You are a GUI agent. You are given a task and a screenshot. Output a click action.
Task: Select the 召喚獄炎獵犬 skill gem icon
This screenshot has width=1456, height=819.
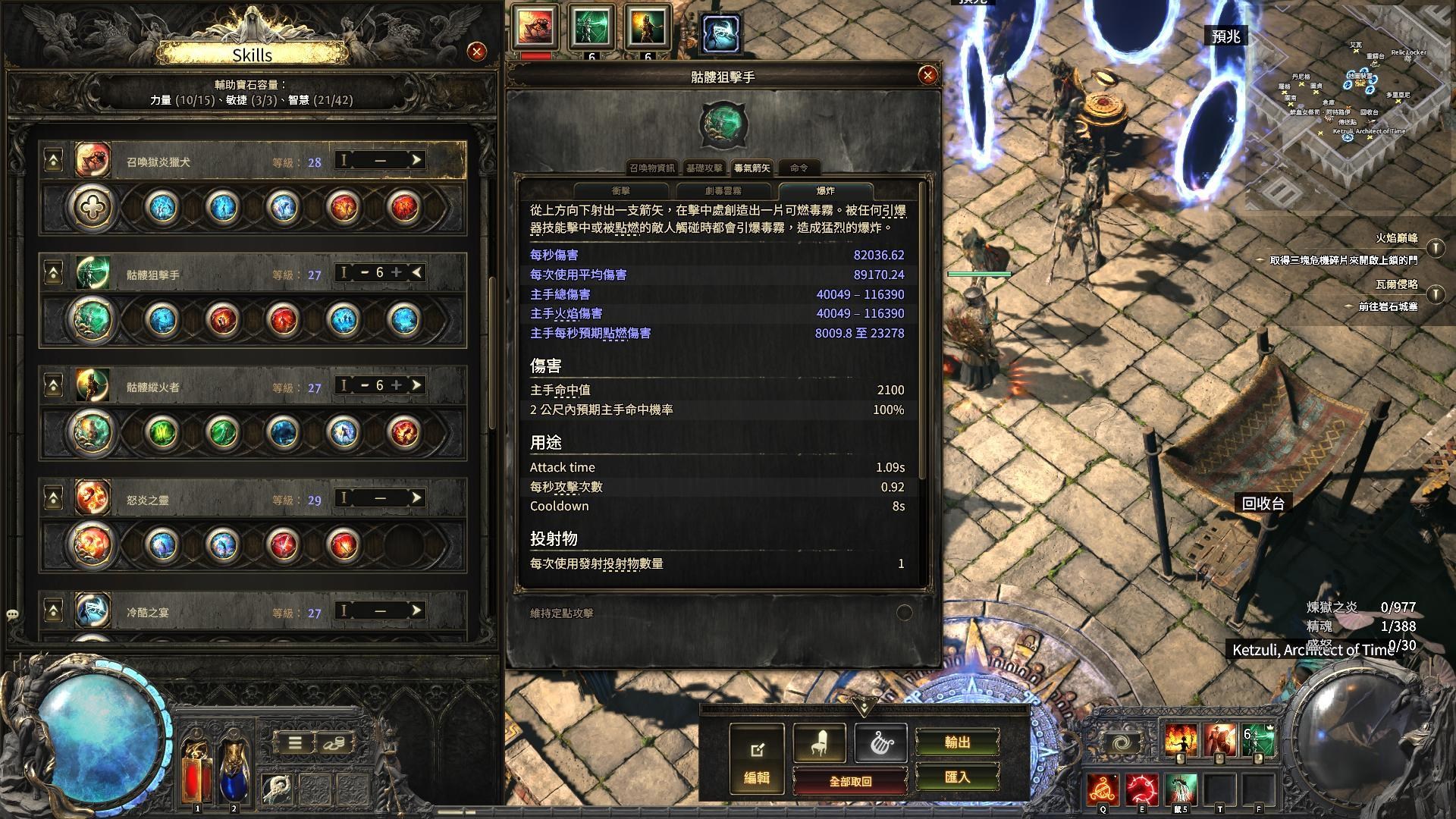[x=91, y=160]
